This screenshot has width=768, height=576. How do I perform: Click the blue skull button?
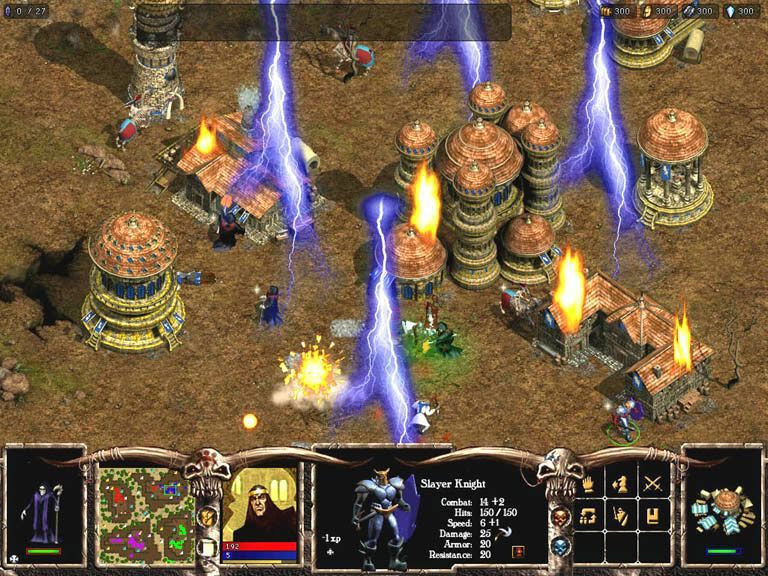coord(560,546)
